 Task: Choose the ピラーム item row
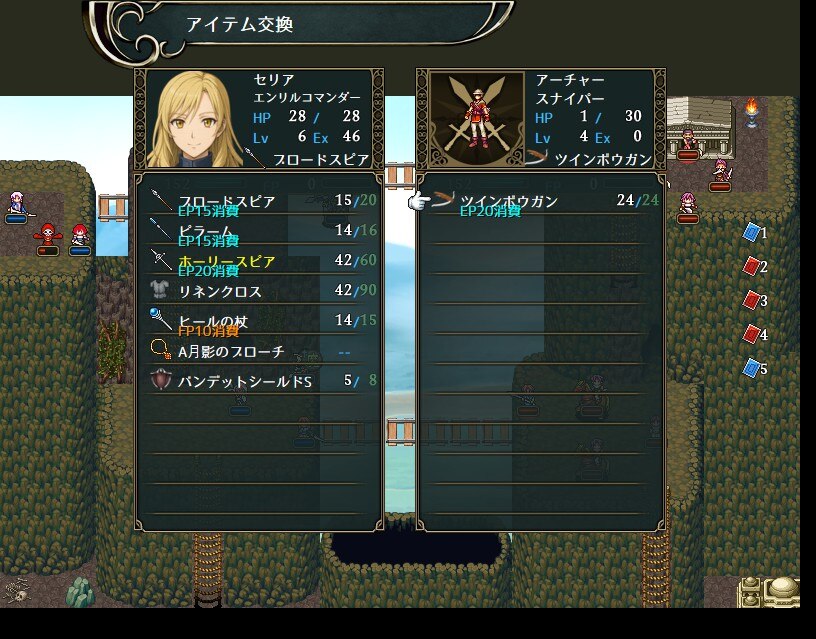tap(258, 232)
